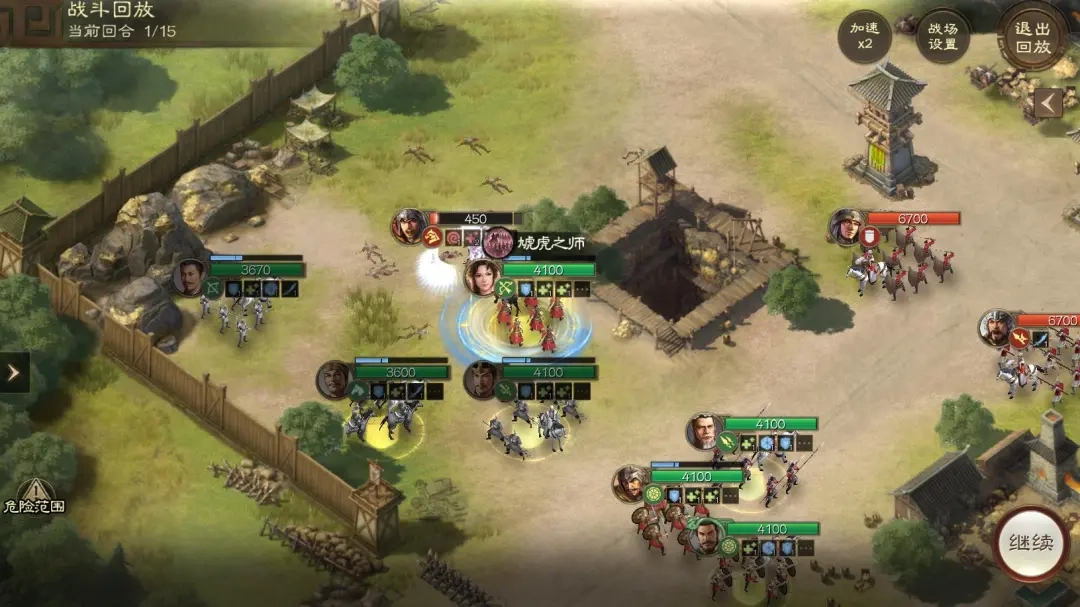Exit the replay with 退出回放
Screen dimensions: 1080x607
pyautogui.click(x=1033, y=37)
